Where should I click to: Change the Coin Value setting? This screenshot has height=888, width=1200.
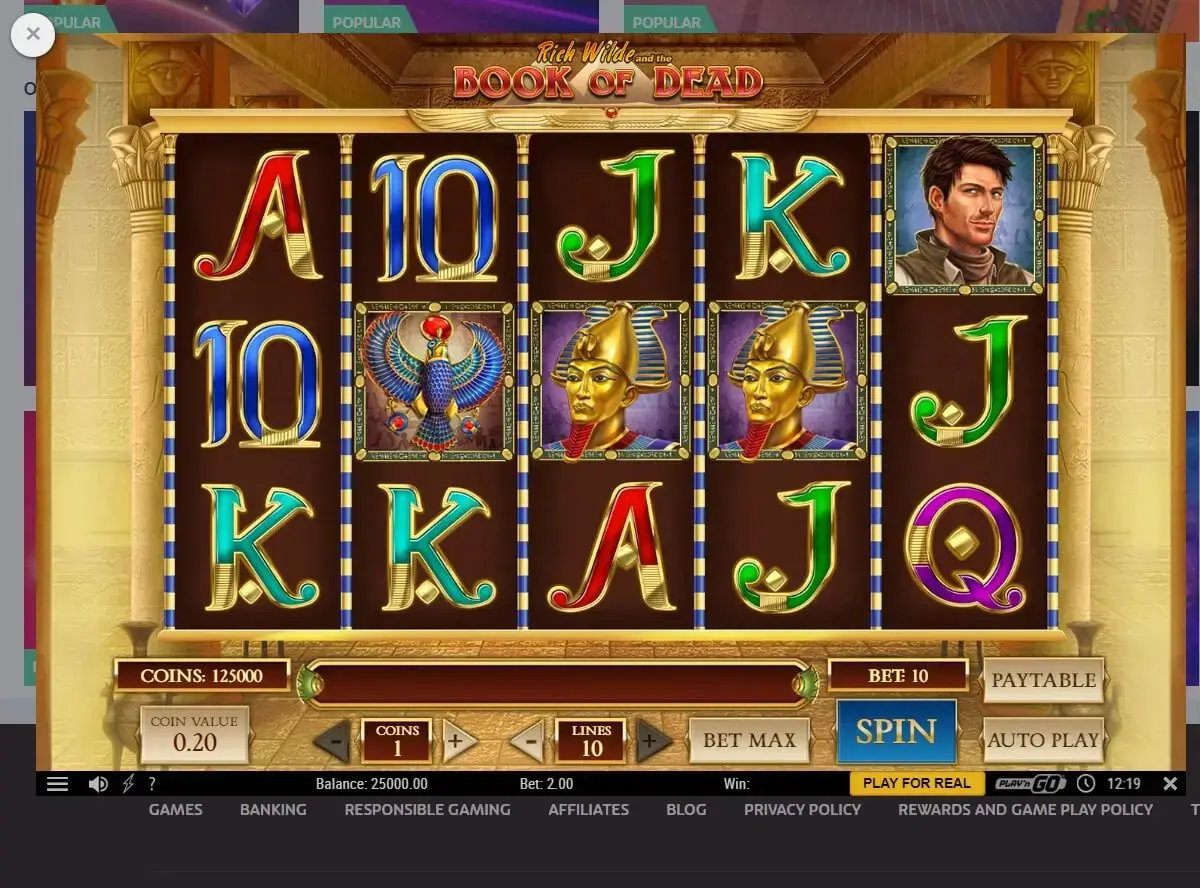[194, 734]
